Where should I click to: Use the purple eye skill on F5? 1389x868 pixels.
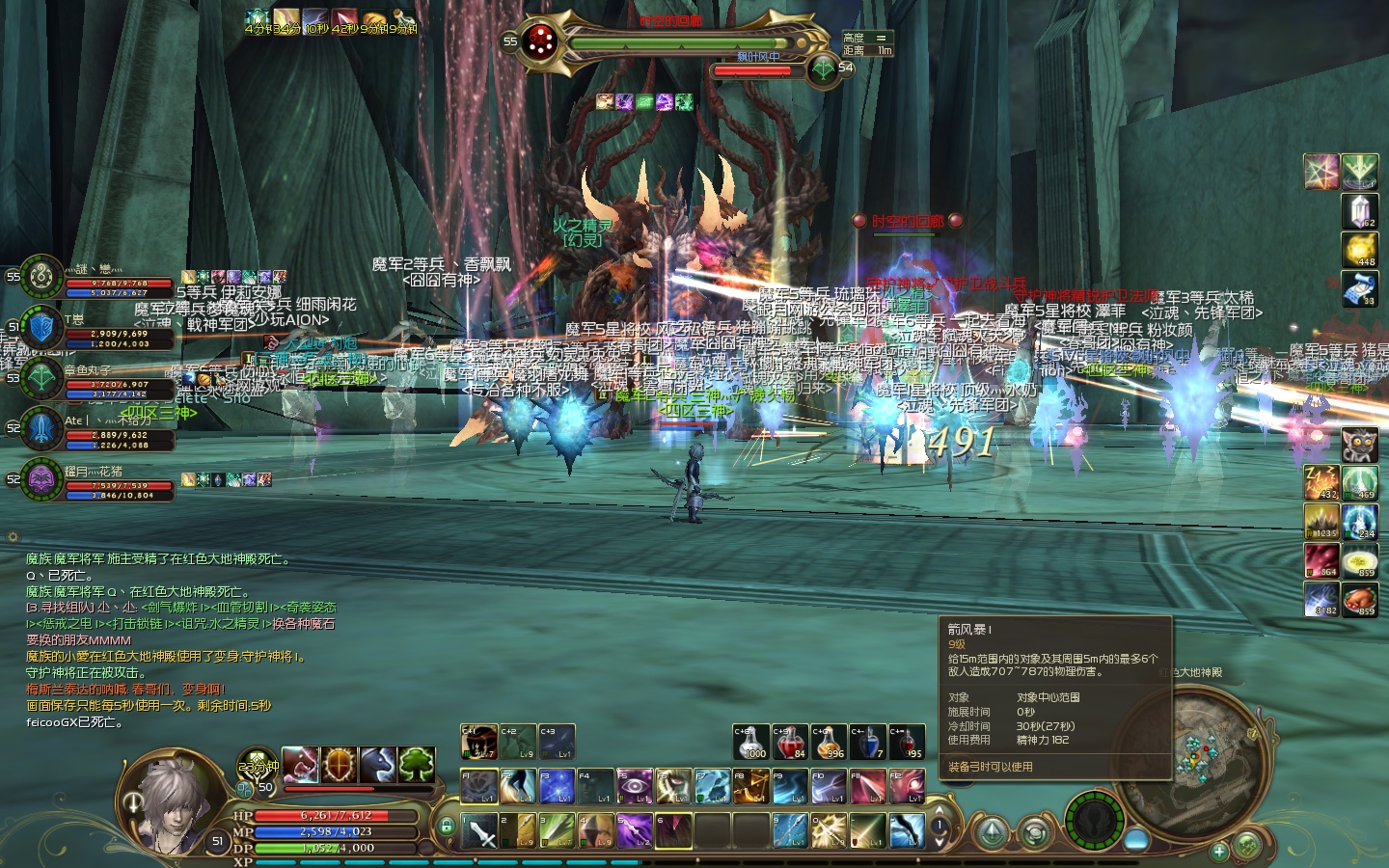634,786
